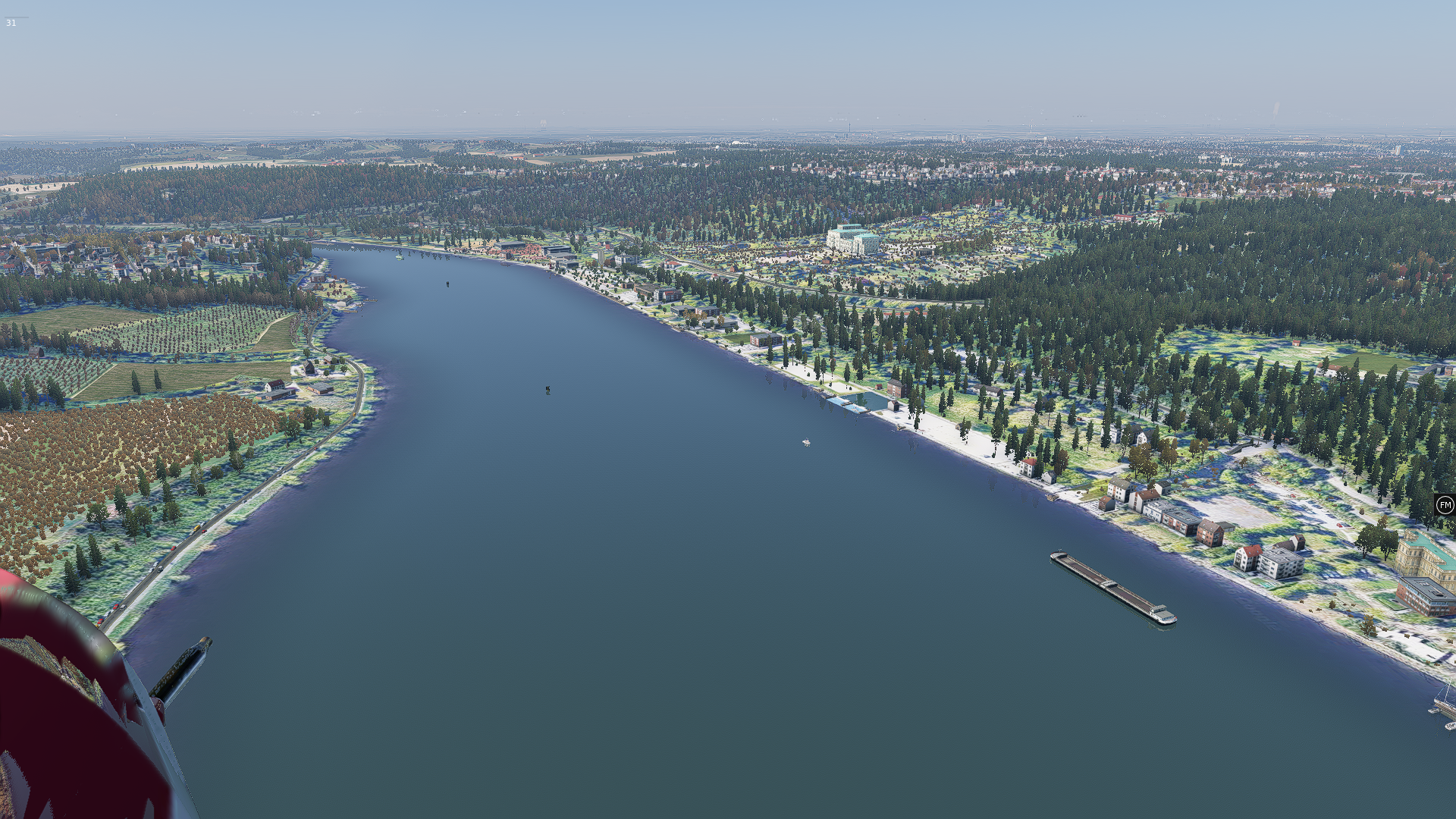Open the circular FM side button
Viewport: 1456px width, 819px height.
(x=1445, y=505)
